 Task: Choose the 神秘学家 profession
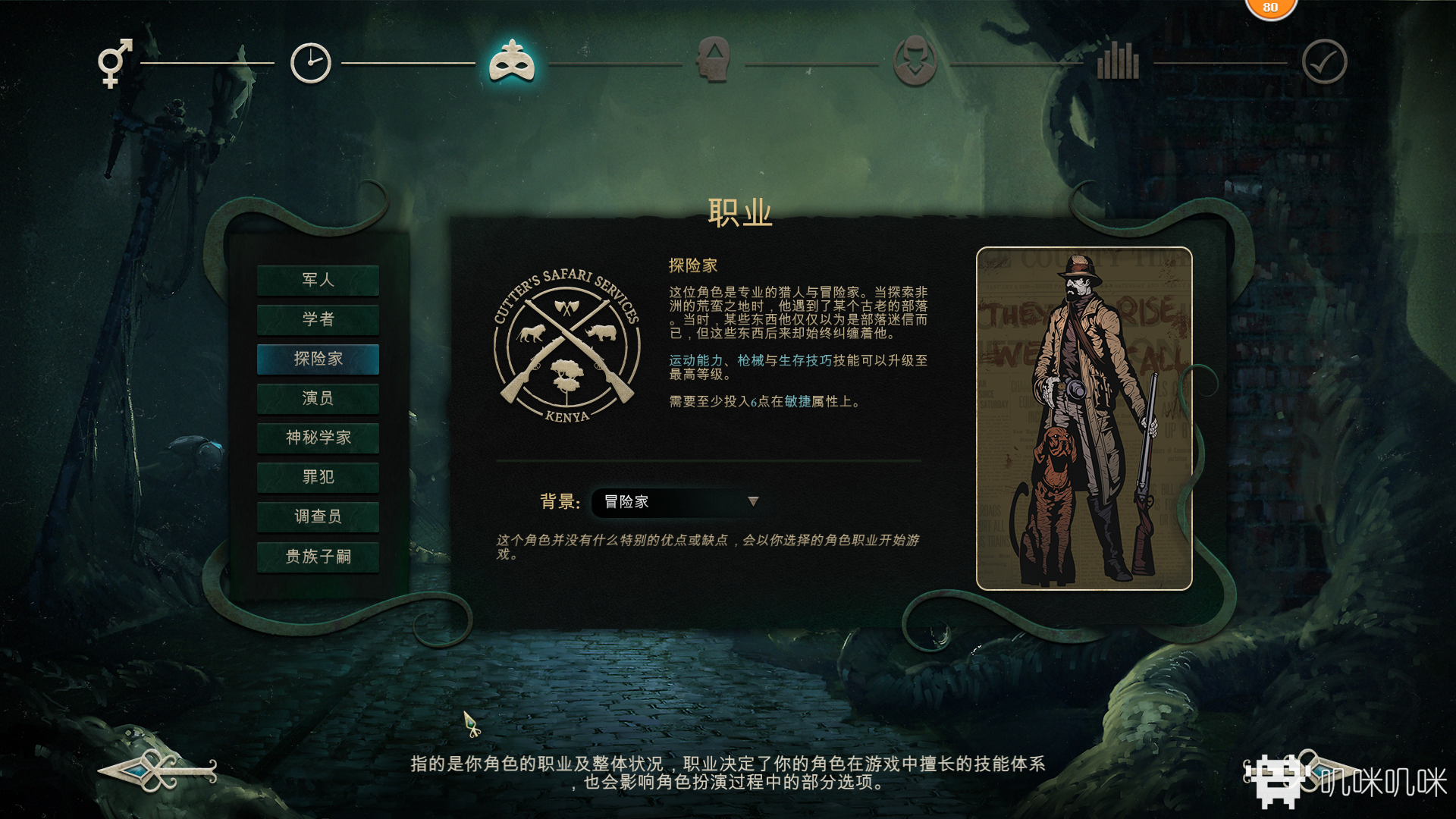point(318,438)
